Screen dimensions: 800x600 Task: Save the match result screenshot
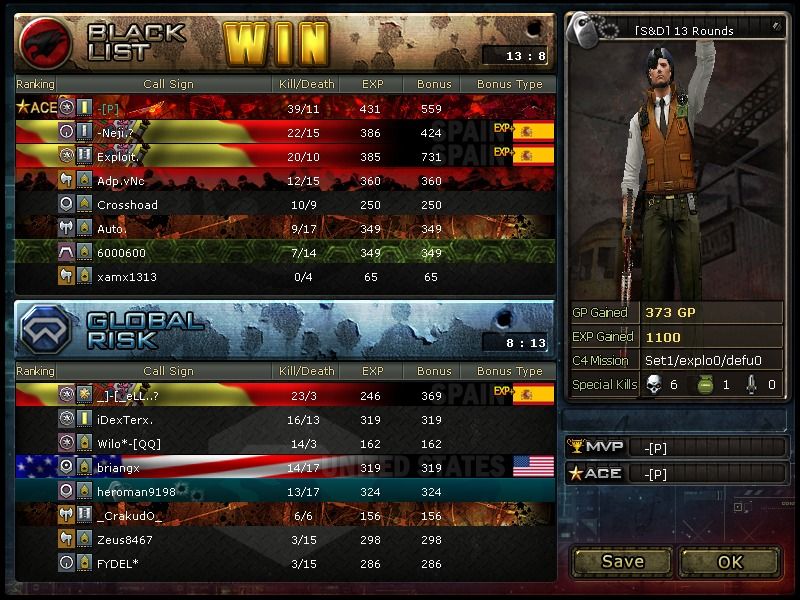pos(622,561)
